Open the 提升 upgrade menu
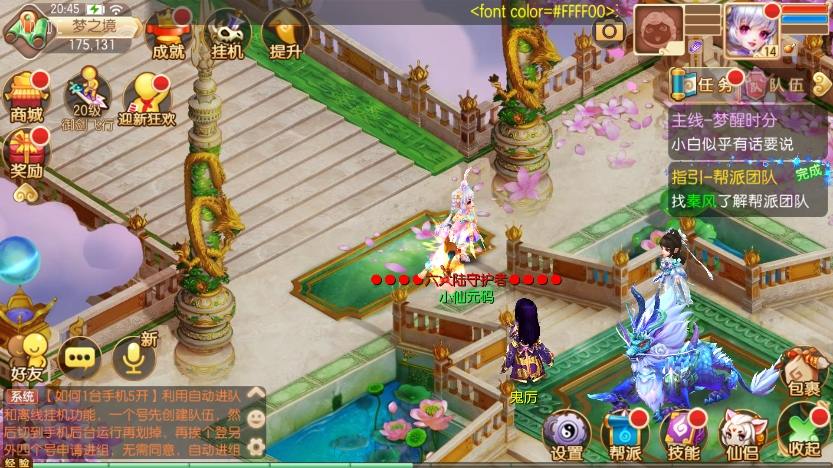833x468 pixels. 285,35
